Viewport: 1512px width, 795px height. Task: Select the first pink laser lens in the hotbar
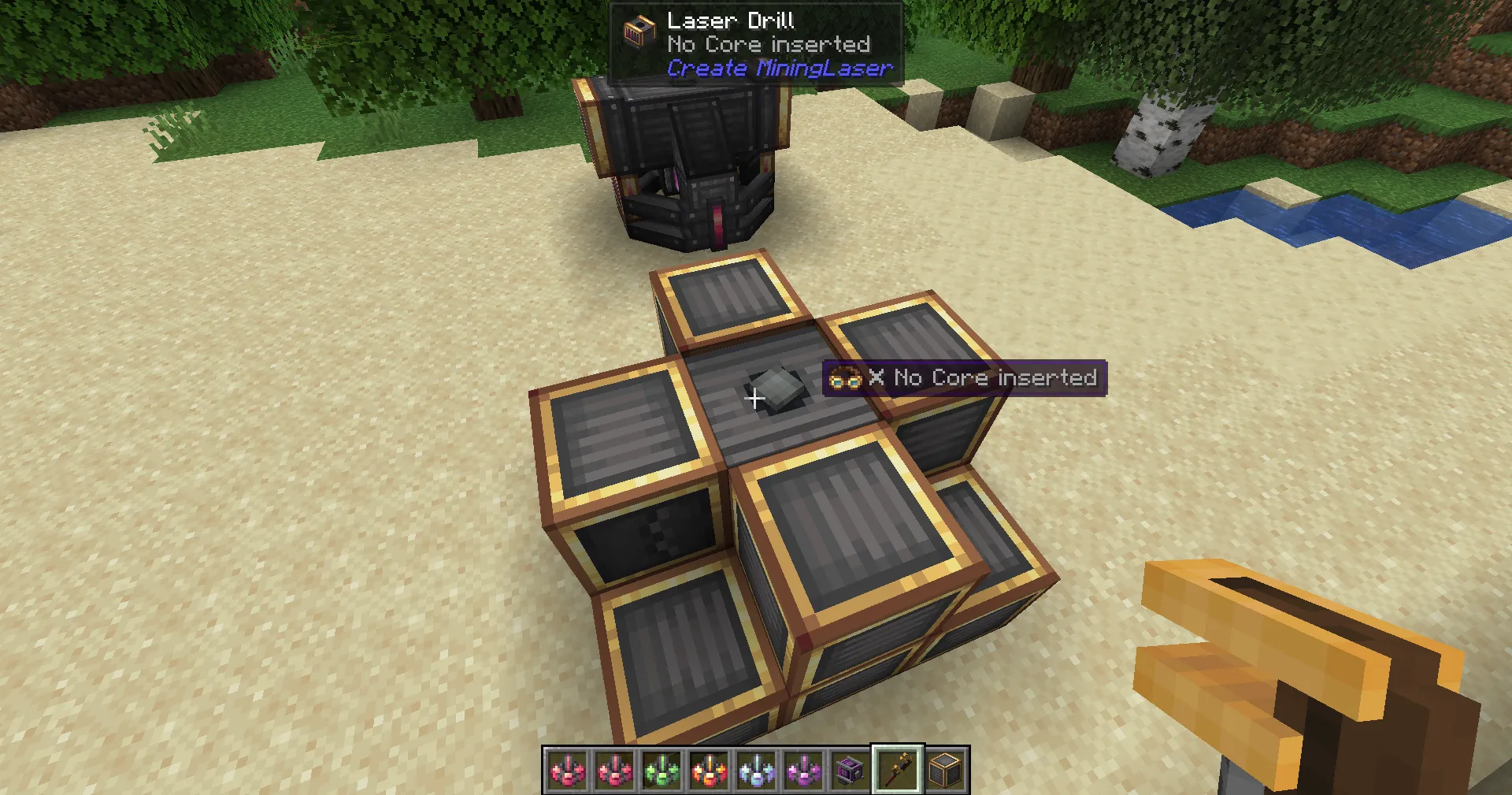(x=568, y=771)
